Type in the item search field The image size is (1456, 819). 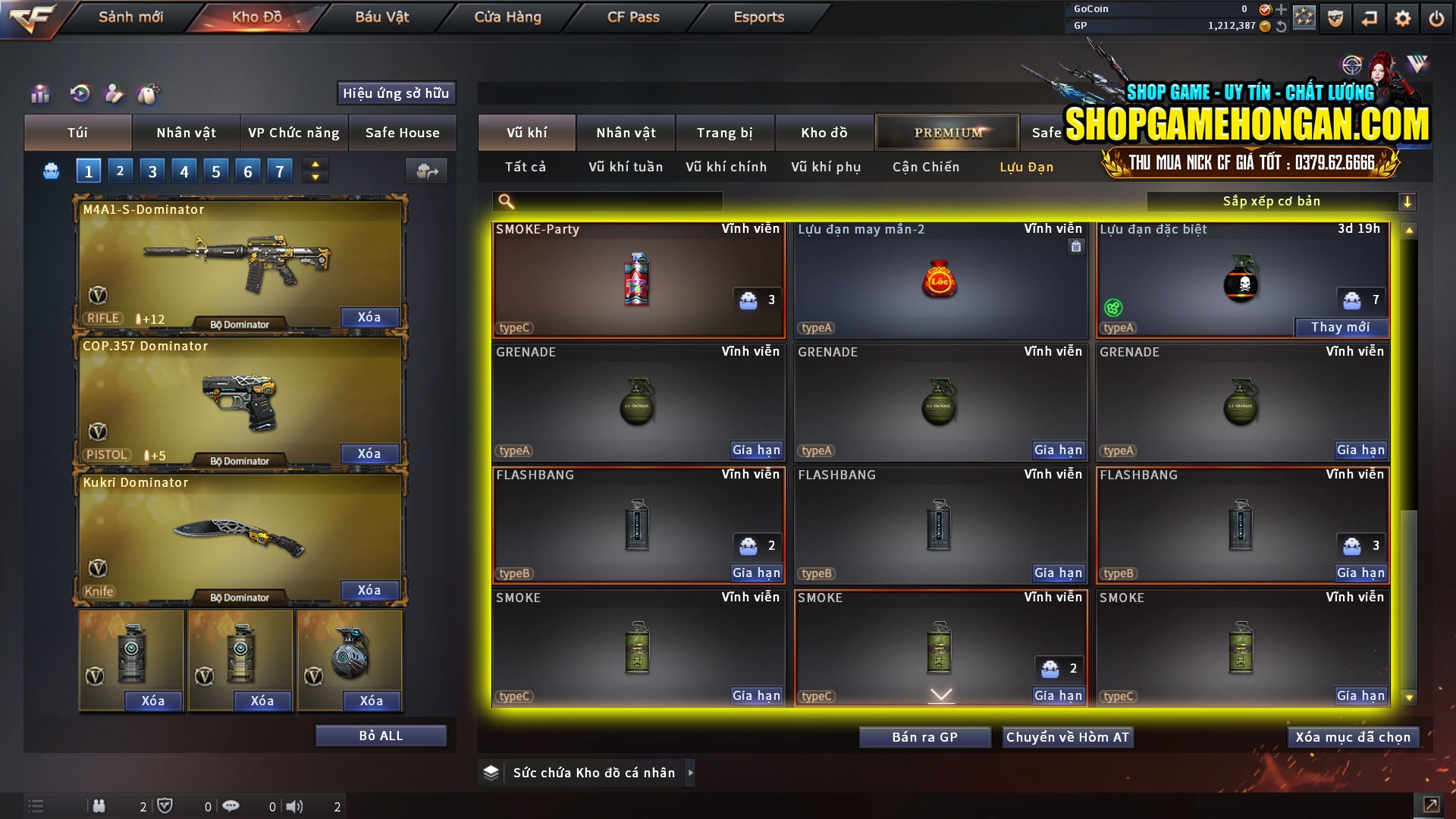tap(614, 201)
